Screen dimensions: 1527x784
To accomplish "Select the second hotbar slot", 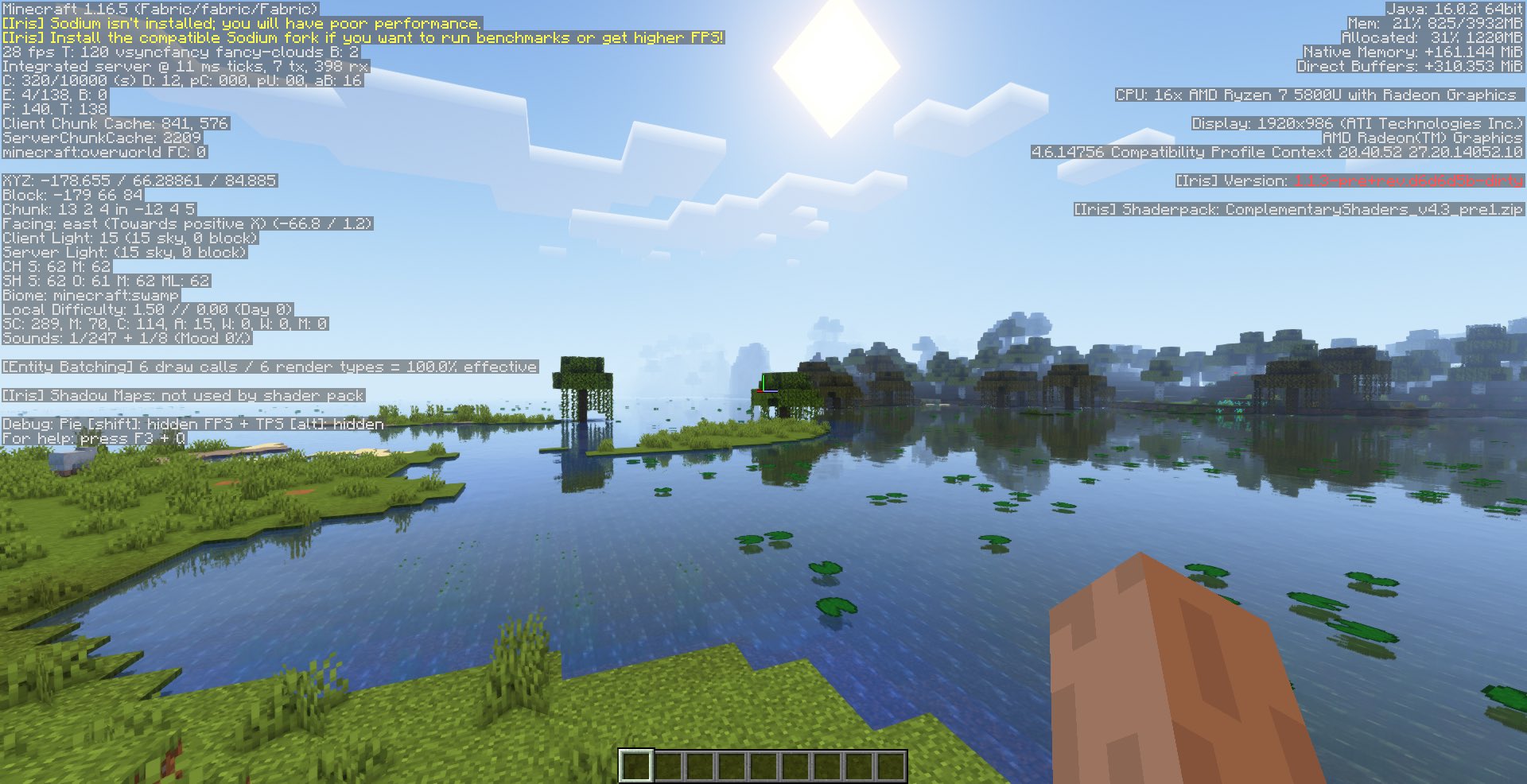I will 670,763.
